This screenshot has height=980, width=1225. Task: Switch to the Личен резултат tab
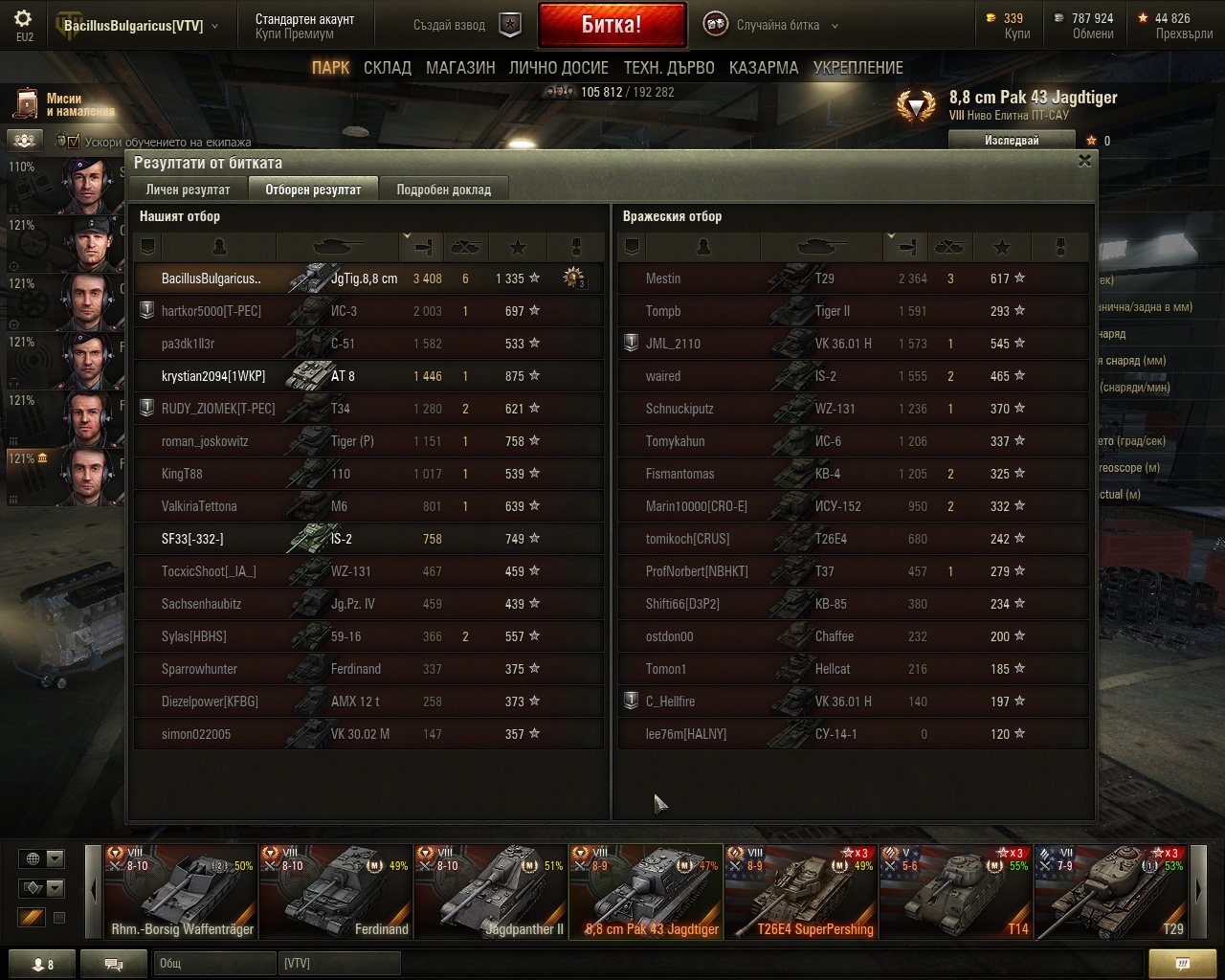pyautogui.click(x=188, y=189)
